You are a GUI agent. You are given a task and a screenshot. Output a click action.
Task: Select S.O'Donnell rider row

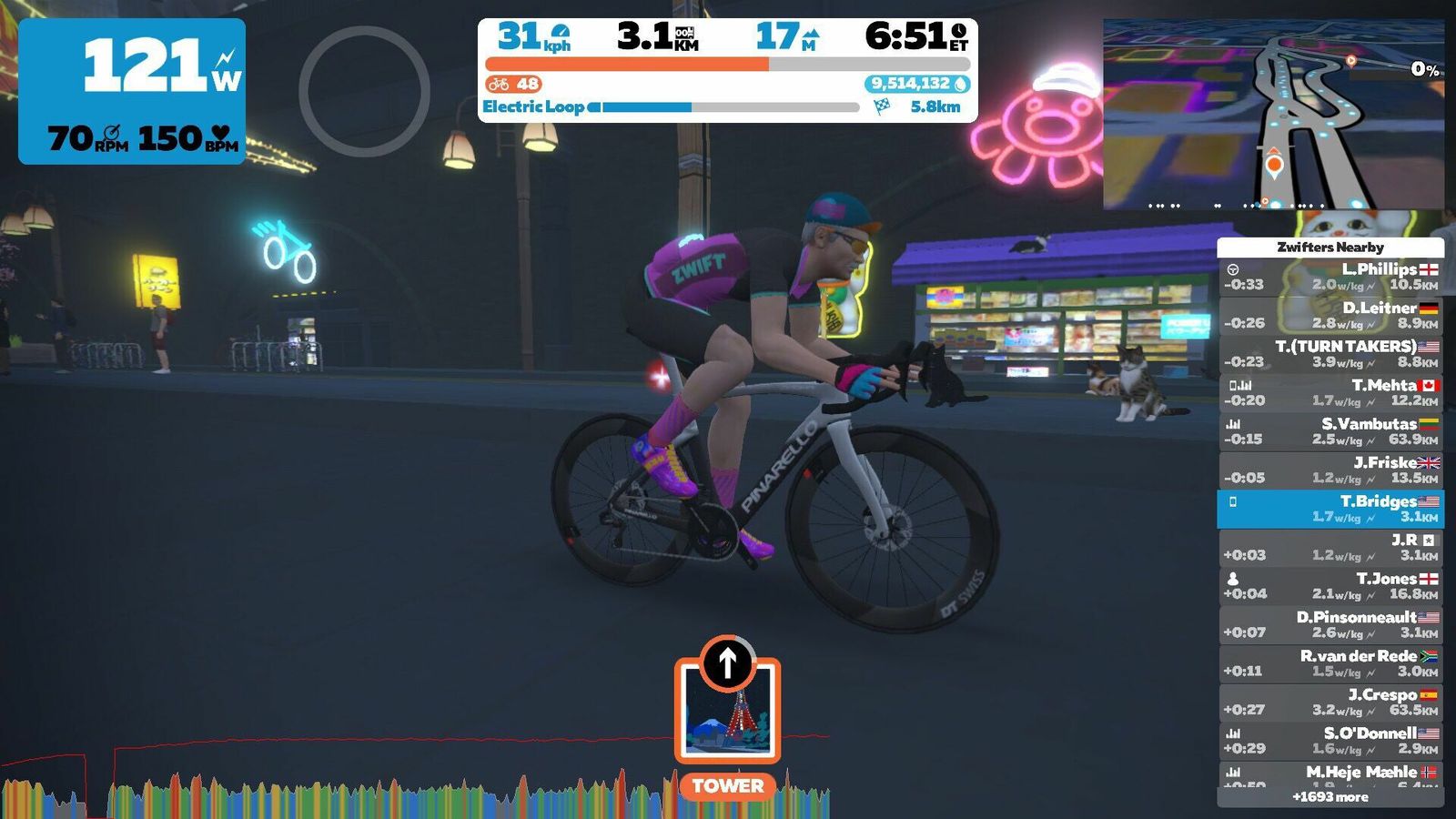click(x=1330, y=741)
